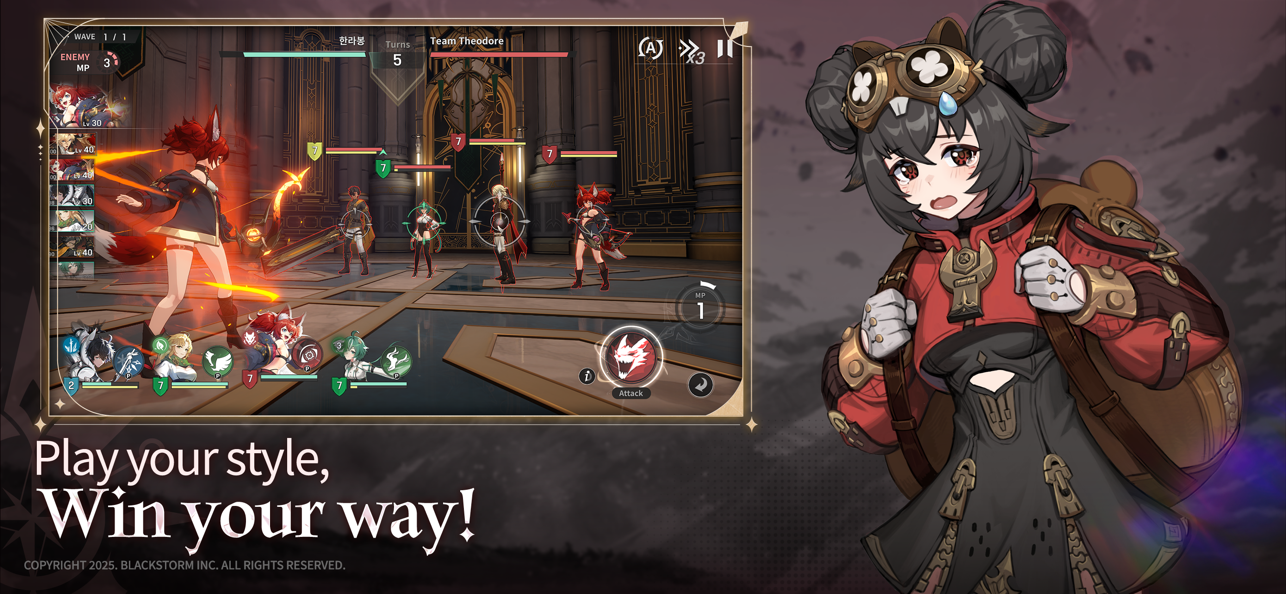The width and height of the screenshot is (1286, 594).
Task: Open the info button beside Attack
Action: (x=587, y=376)
